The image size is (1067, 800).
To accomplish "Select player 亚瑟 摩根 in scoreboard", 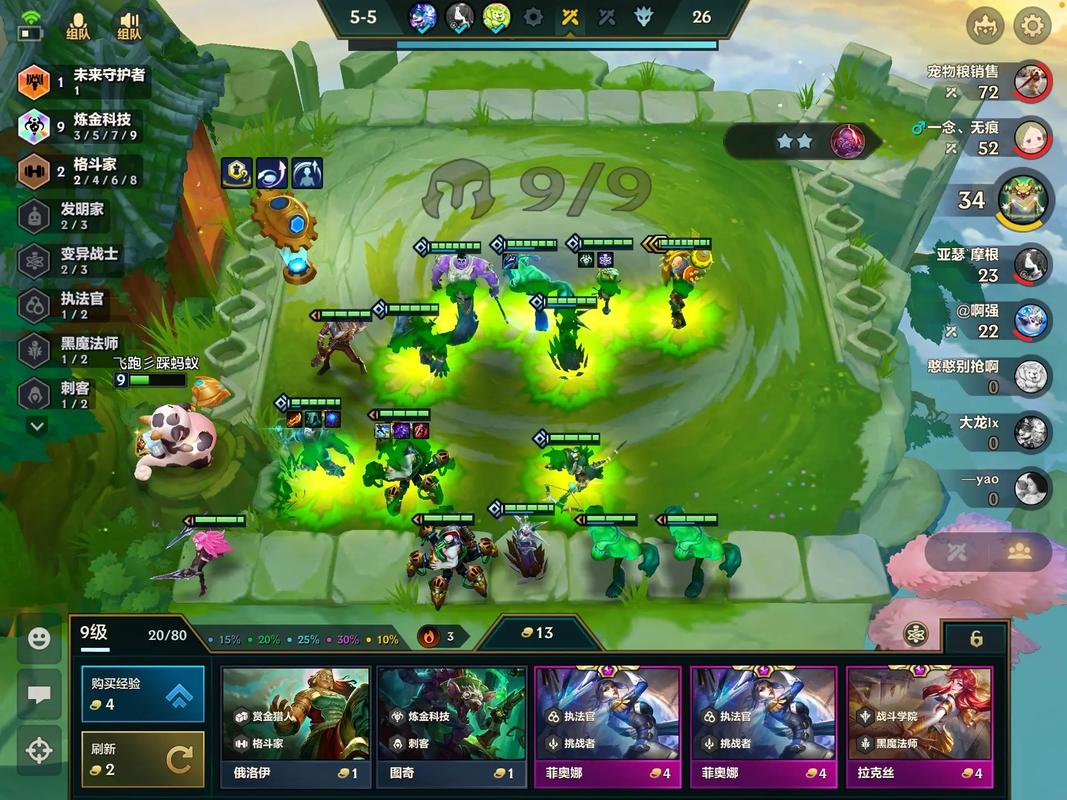I will pos(1031,264).
